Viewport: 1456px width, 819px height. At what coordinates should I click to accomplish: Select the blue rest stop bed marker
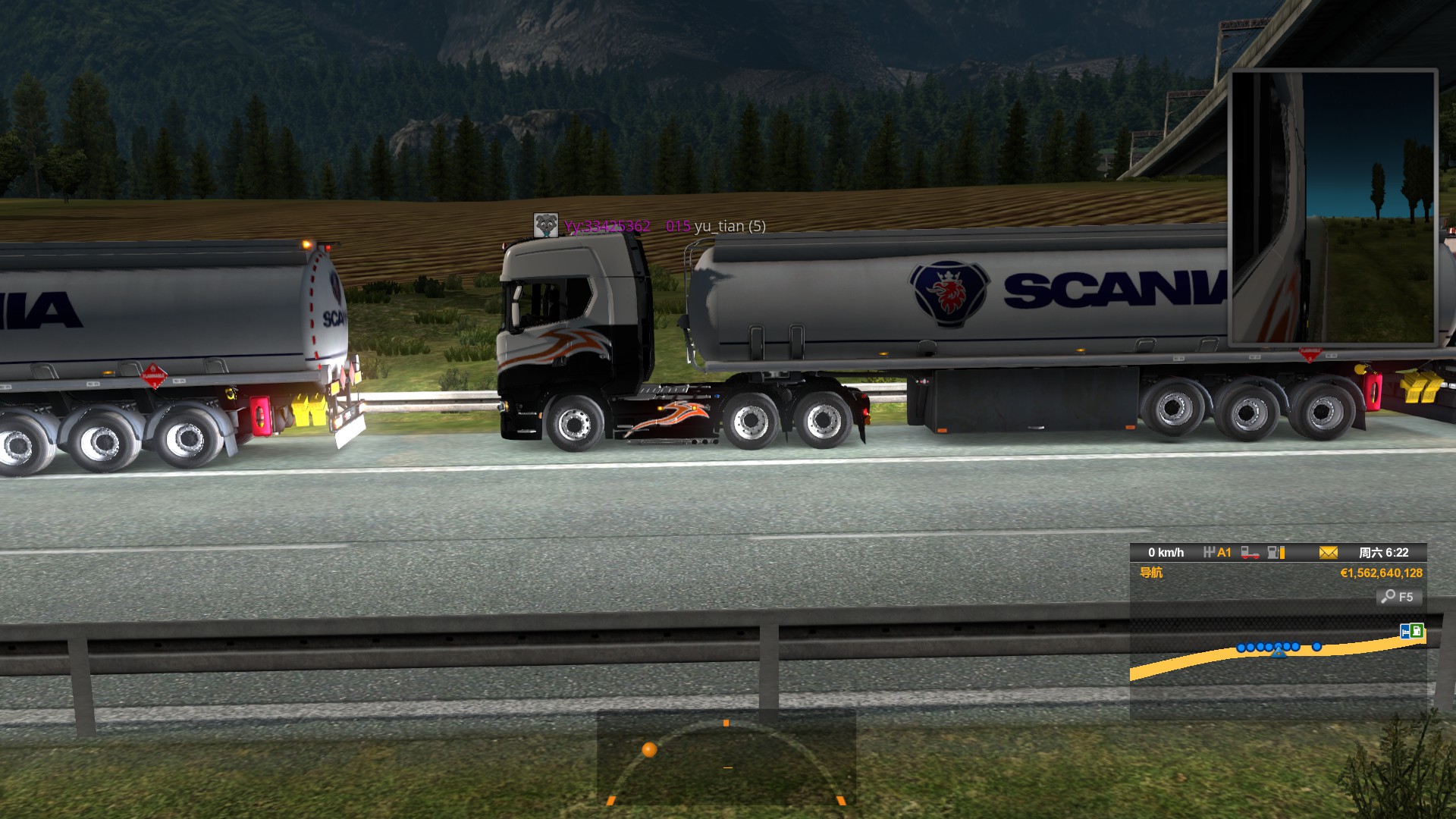pyautogui.click(x=1405, y=631)
